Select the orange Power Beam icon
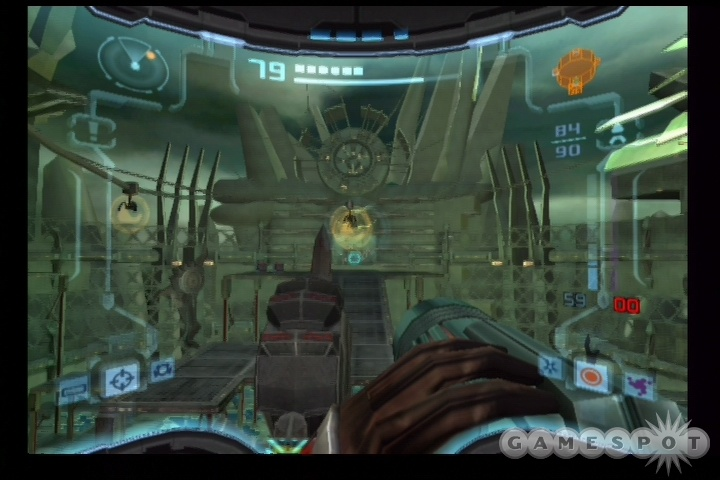 [x=591, y=376]
